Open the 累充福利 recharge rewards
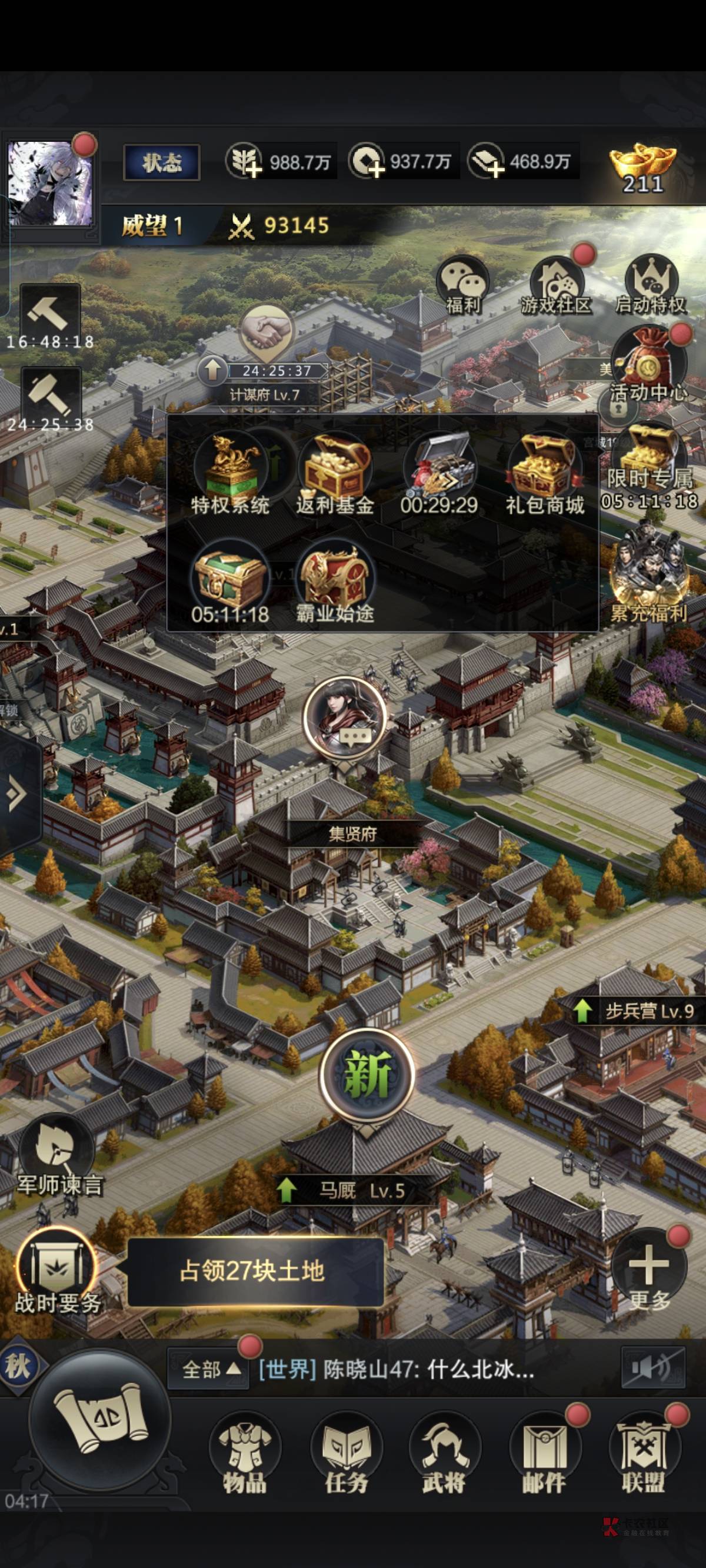Image resolution: width=706 pixels, height=1568 pixels. [x=649, y=578]
